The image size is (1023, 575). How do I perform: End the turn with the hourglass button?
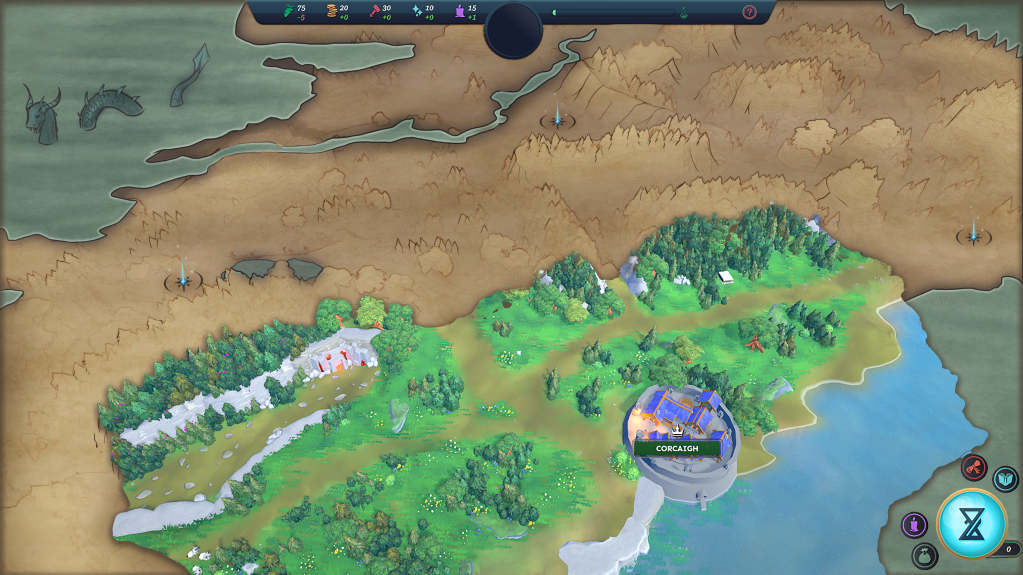pyautogui.click(x=971, y=523)
